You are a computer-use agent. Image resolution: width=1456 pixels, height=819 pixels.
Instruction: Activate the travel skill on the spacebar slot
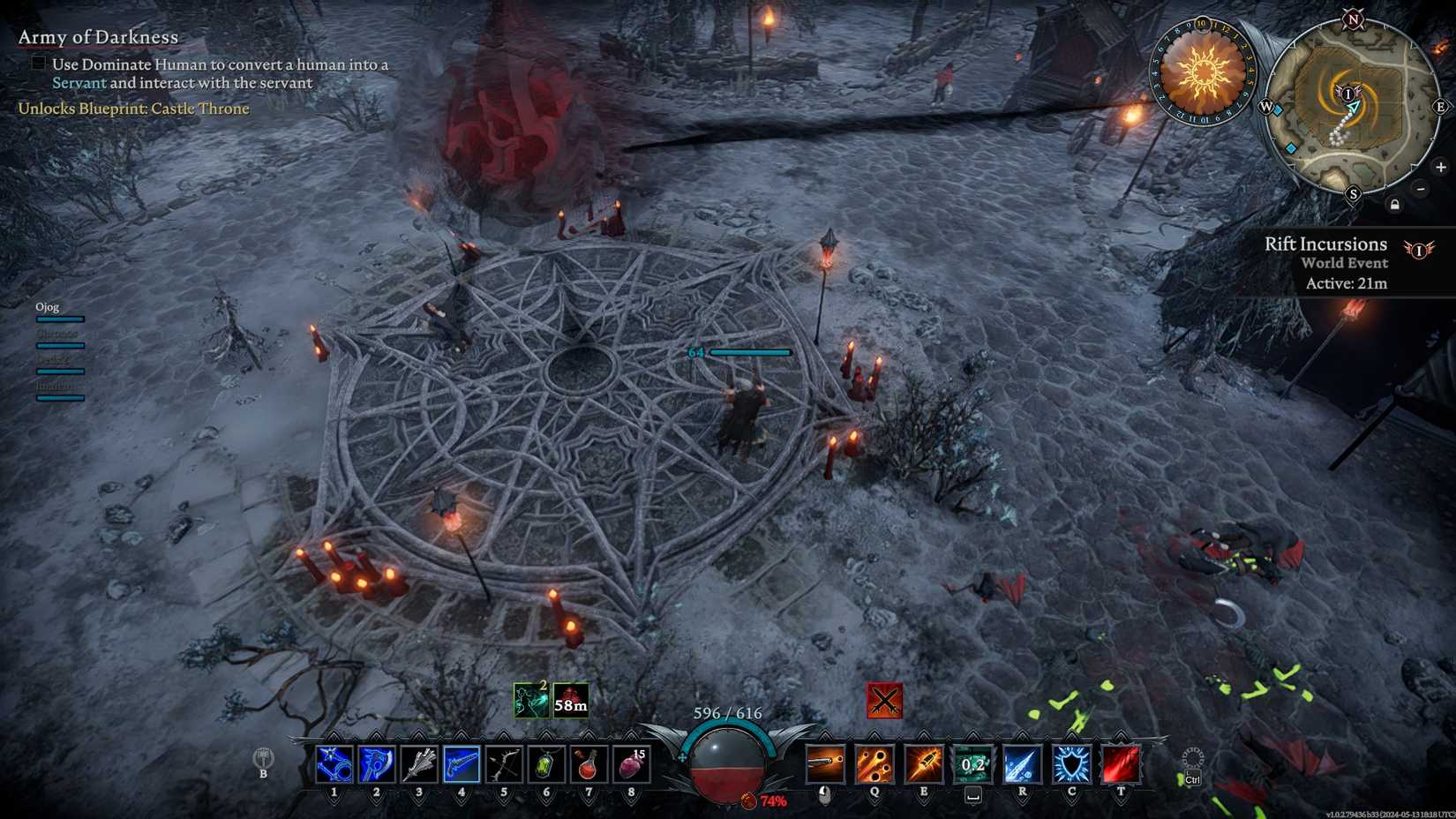[971, 764]
